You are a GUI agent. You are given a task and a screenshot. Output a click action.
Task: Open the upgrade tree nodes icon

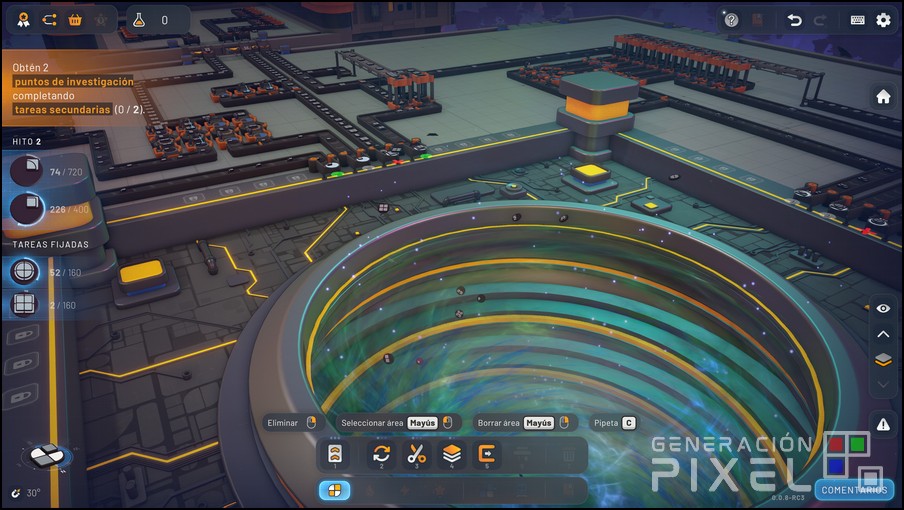(x=49, y=20)
